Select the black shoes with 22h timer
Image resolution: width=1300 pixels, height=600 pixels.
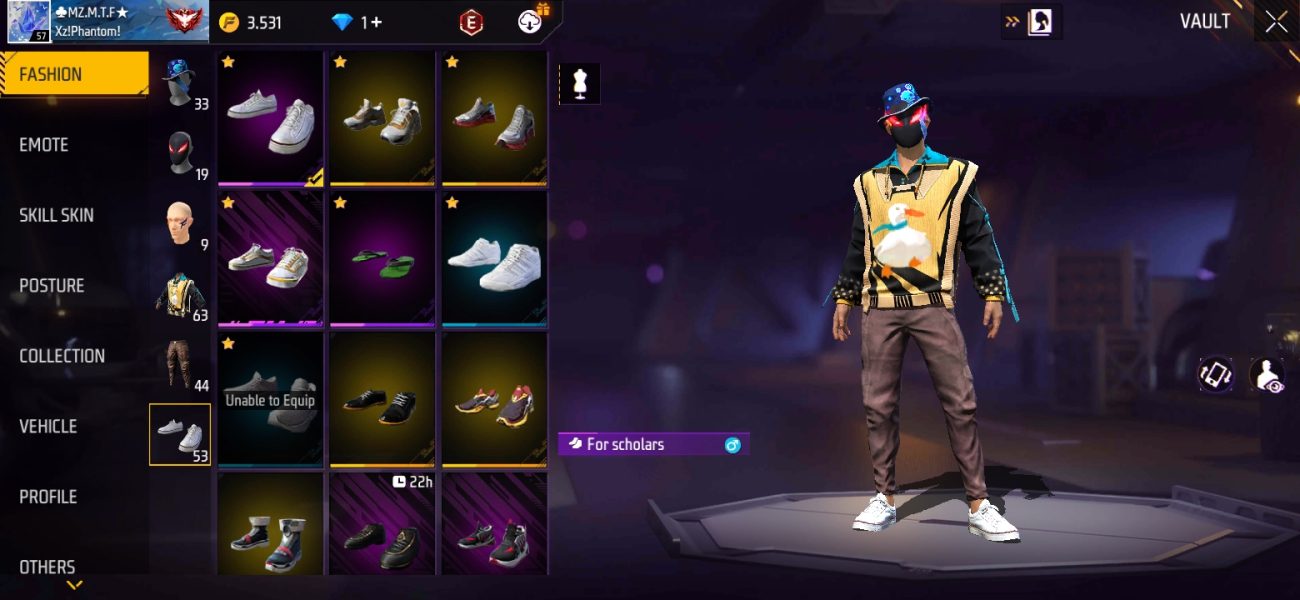(382, 523)
